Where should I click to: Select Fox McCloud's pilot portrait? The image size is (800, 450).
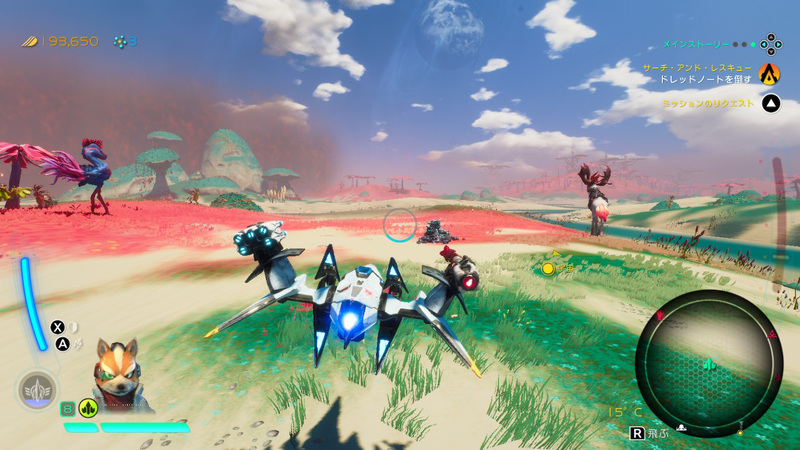point(118,372)
